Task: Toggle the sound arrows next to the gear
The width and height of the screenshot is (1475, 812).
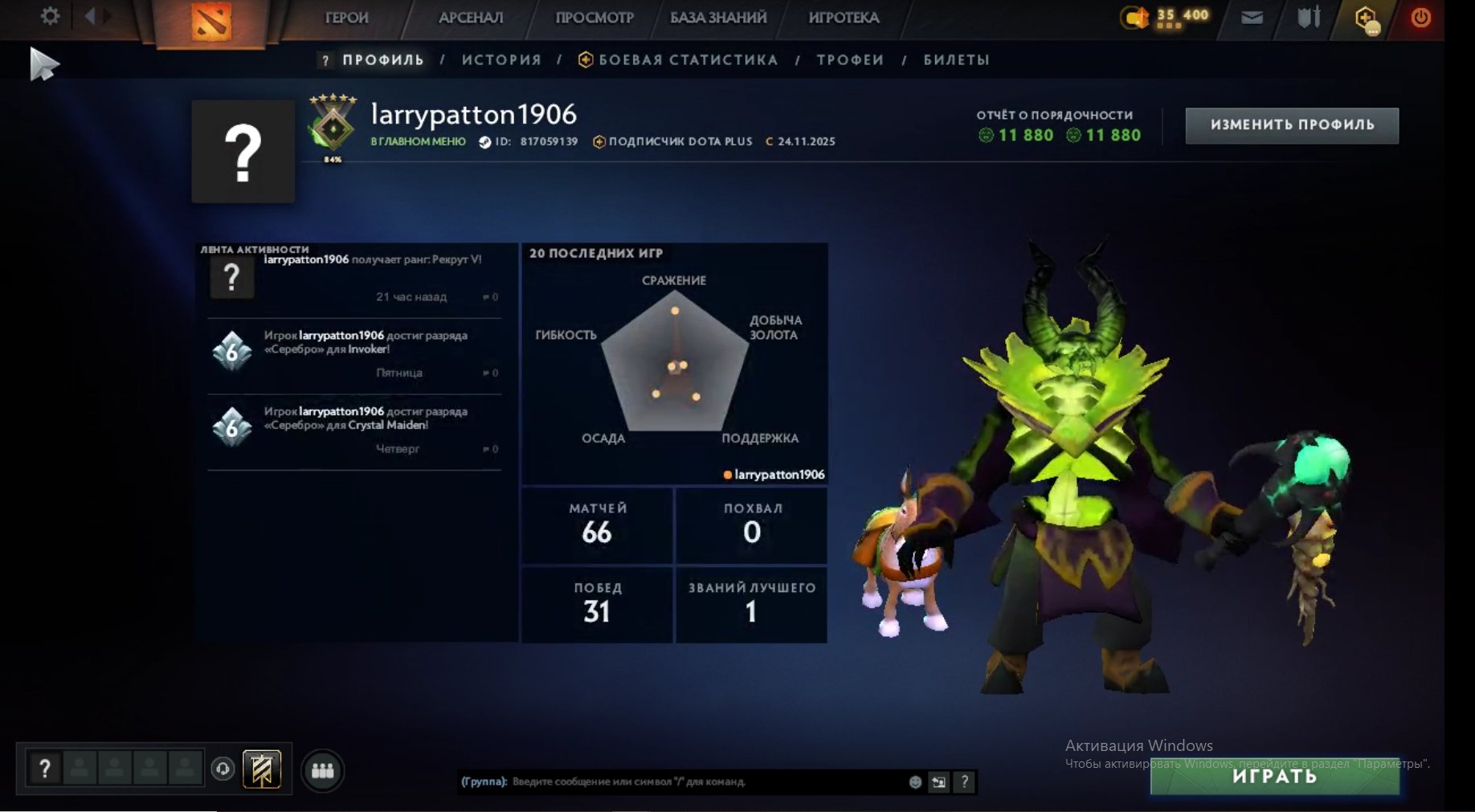Action: [96, 16]
